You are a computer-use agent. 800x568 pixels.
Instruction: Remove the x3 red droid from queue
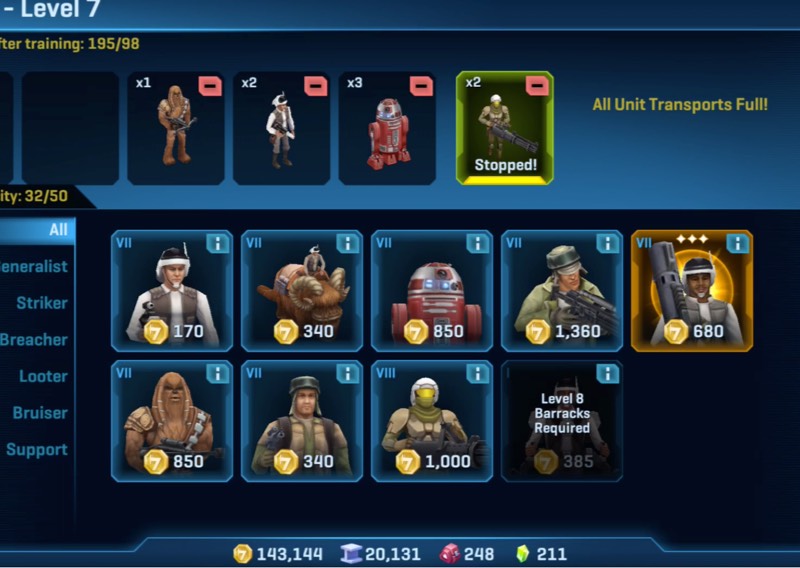click(x=421, y=85)
